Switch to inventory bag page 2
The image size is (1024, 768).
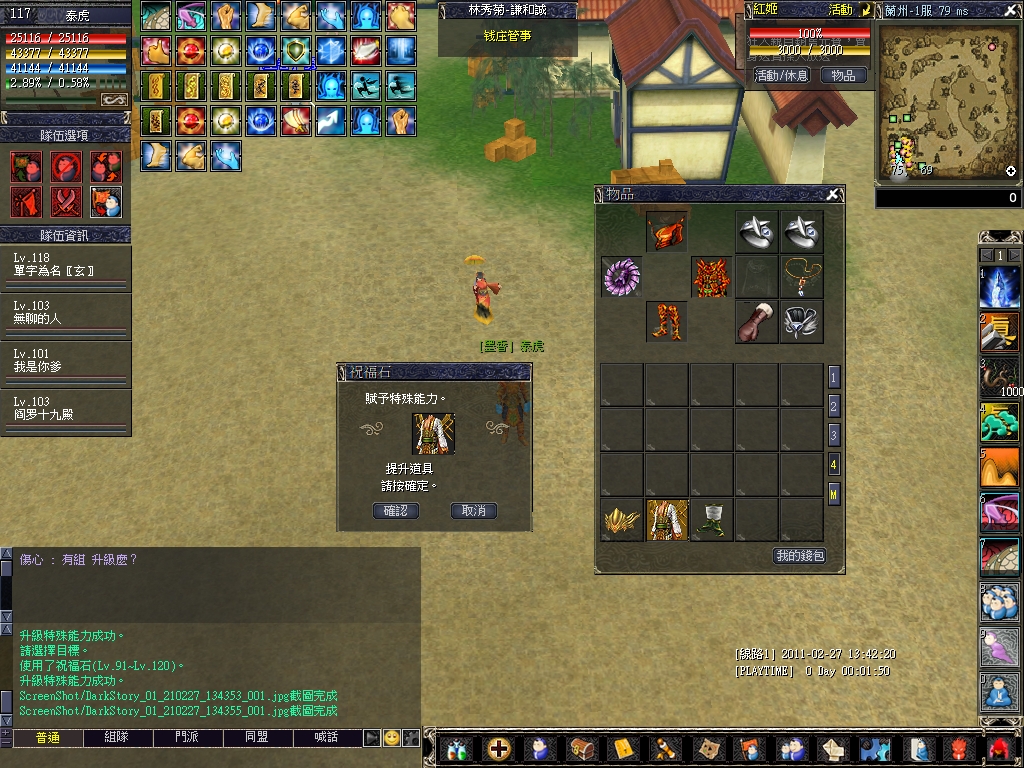coord(834,406)
